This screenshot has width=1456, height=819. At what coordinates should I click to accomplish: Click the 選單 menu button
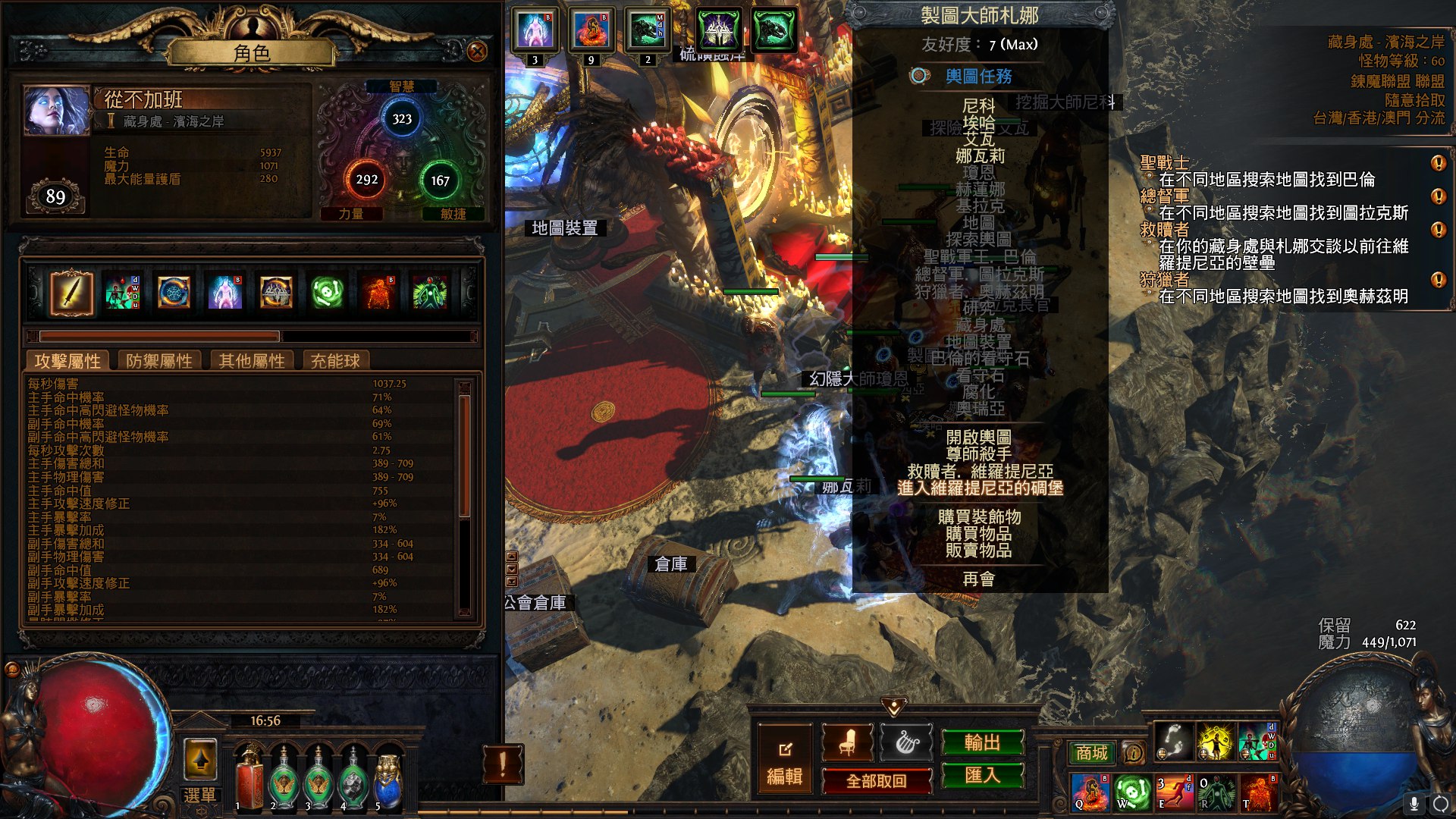coord(200,795)
